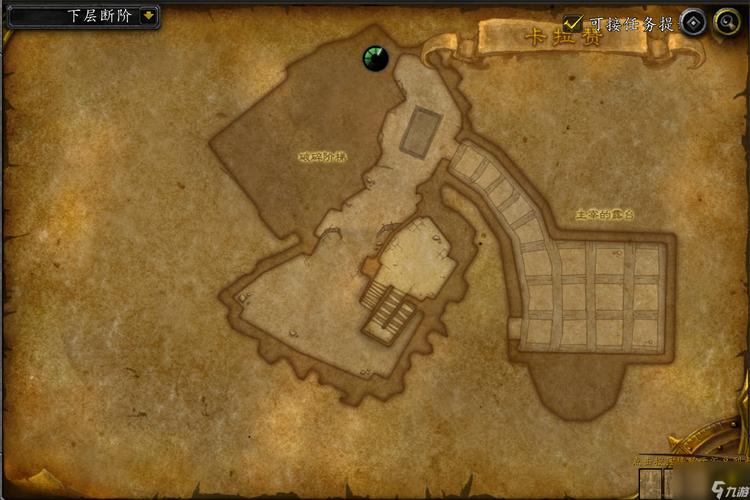
Task: Select the green circular map marker
Action: (x=375, y=58)
